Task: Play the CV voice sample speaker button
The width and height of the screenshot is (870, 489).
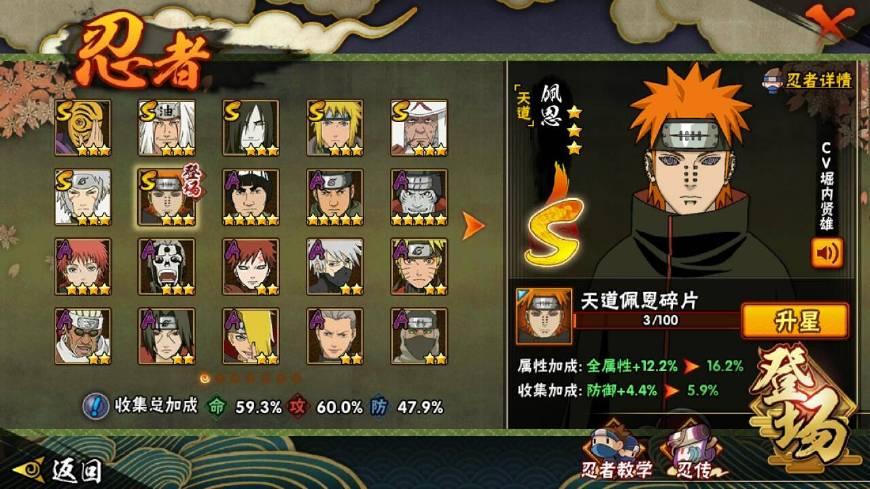Action: coord(827,252)
